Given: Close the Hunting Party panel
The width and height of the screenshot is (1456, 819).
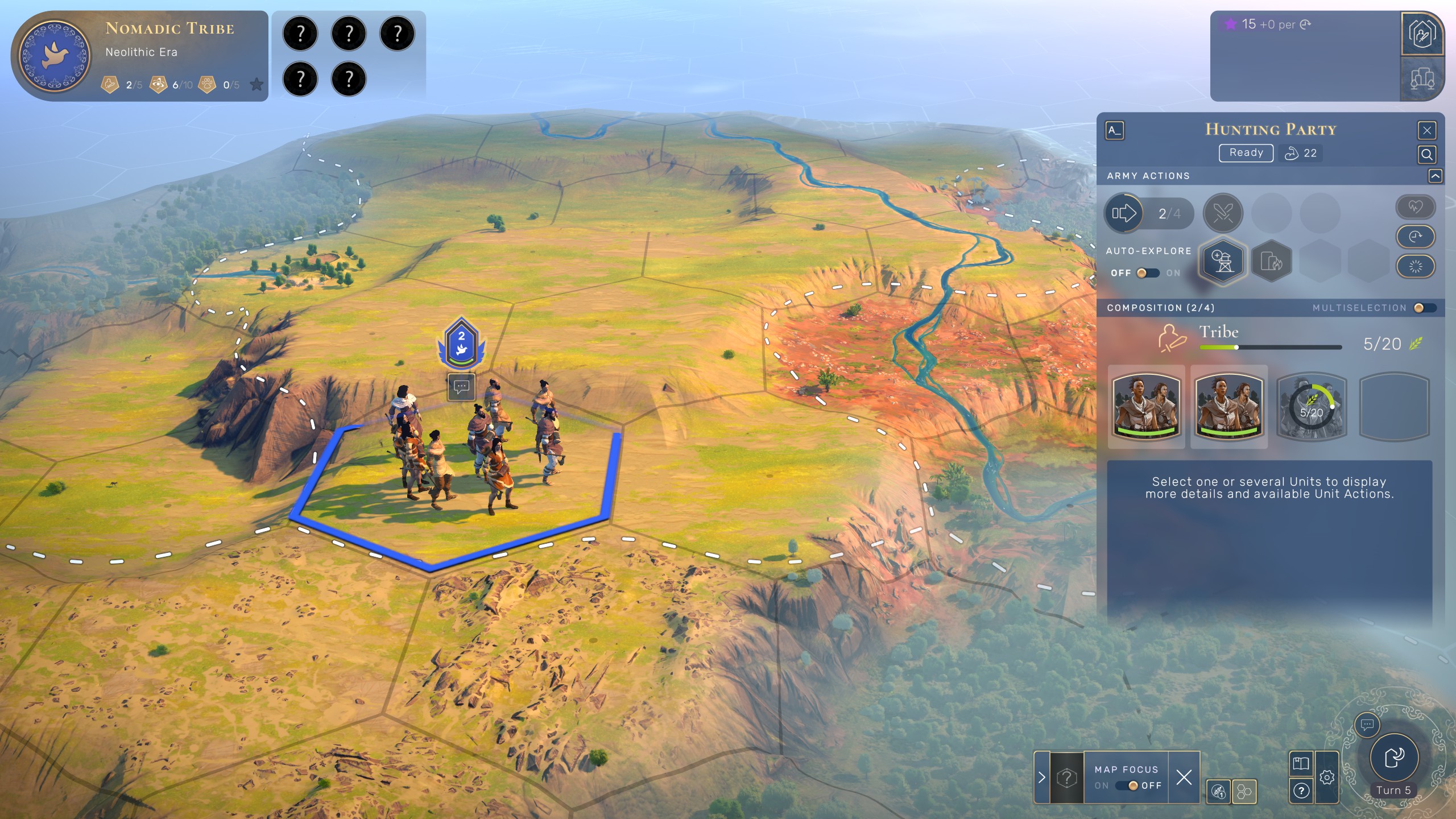Looking at the screenshot, I should coord(1426,130).
